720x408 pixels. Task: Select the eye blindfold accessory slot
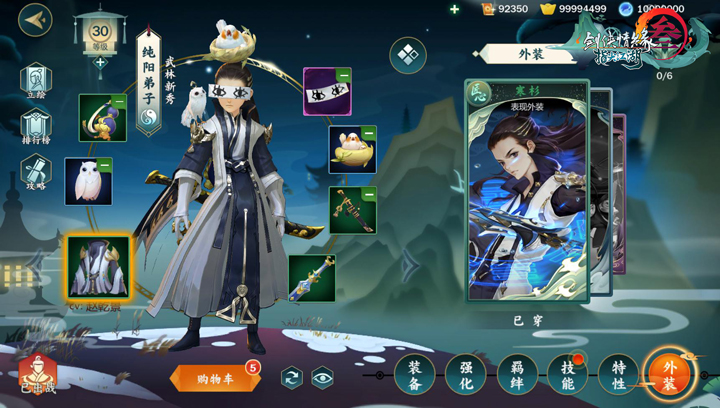pyautogui.click(x=326, y=91)
